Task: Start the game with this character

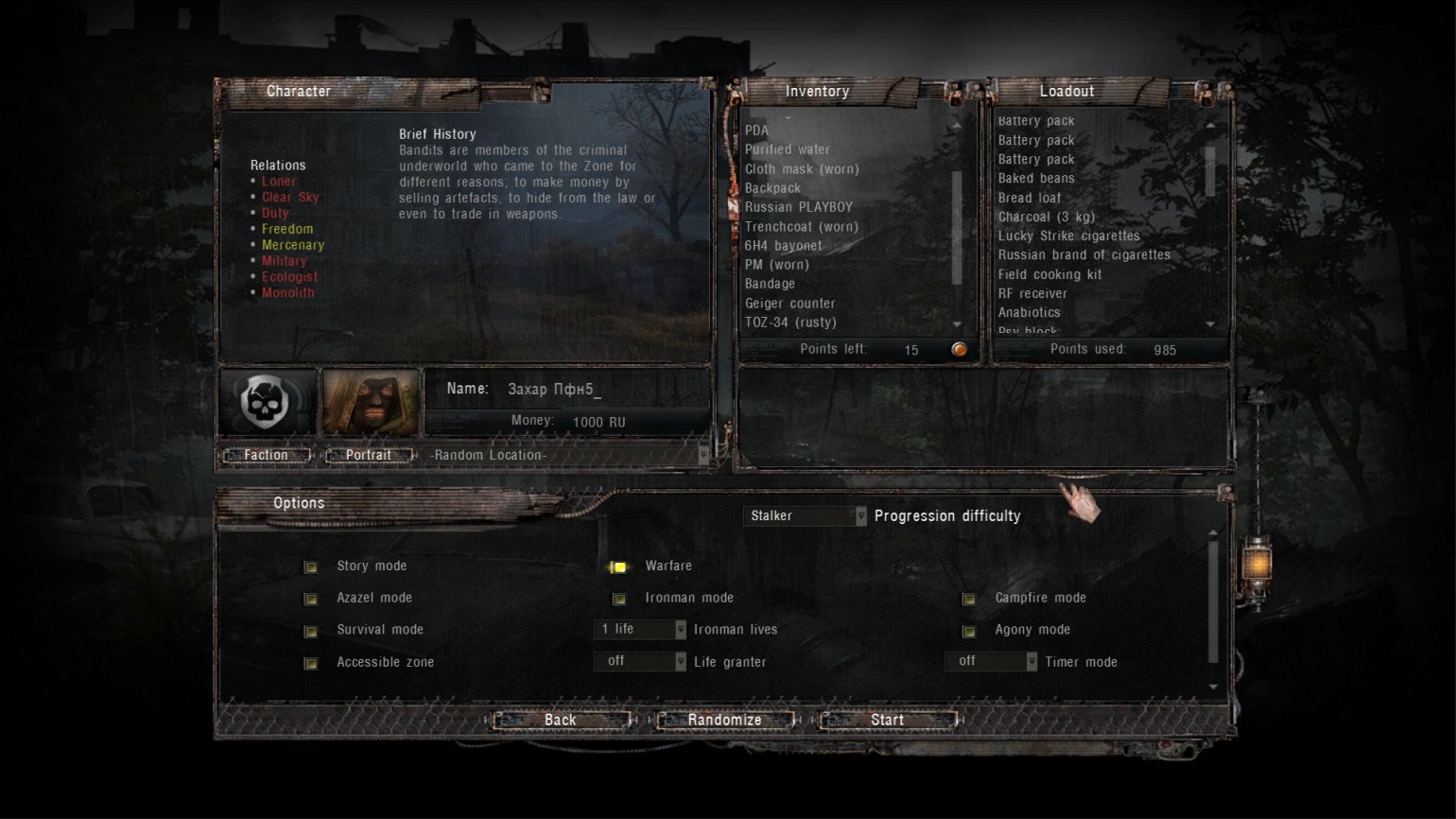Action: [x=887, y=720]
